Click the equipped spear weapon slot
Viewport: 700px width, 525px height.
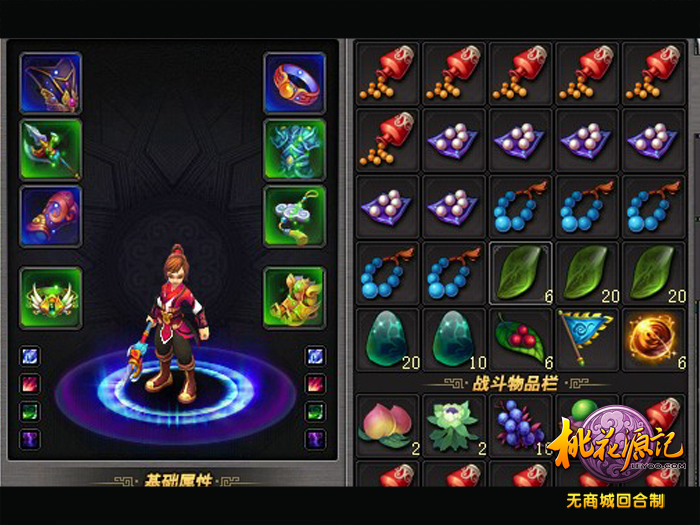[50, 150]
